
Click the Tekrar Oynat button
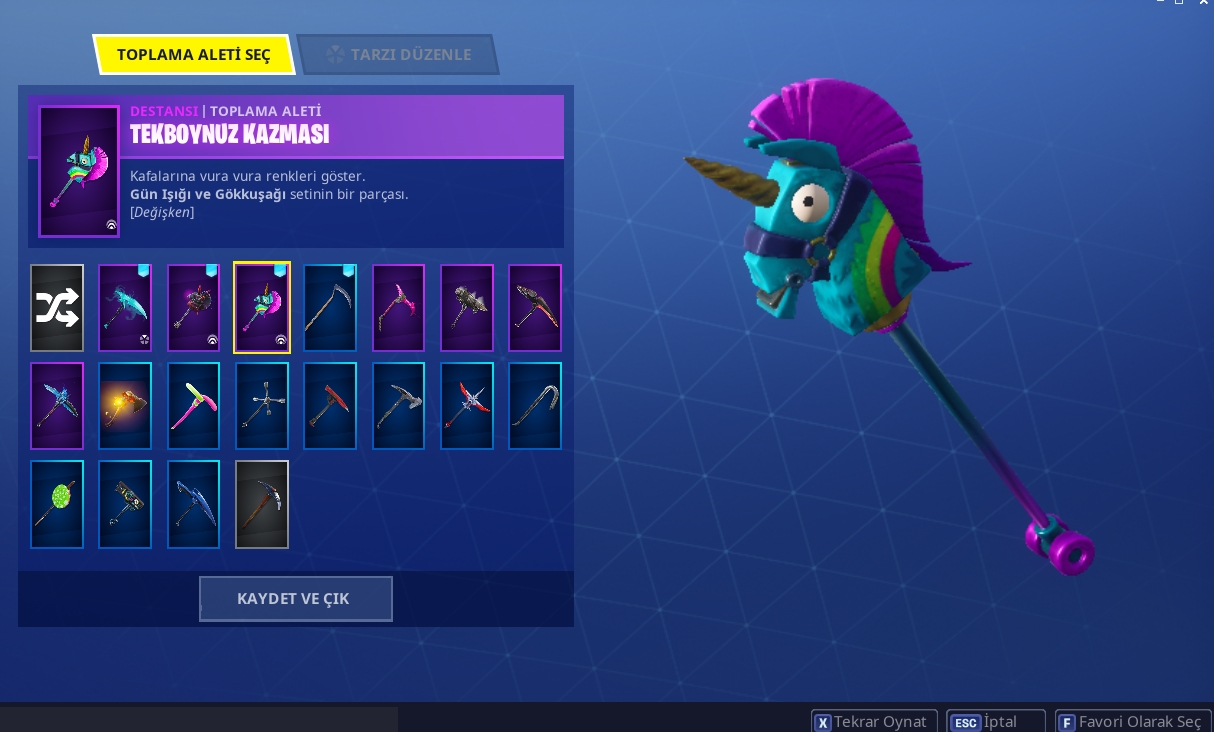click(874, 721)
